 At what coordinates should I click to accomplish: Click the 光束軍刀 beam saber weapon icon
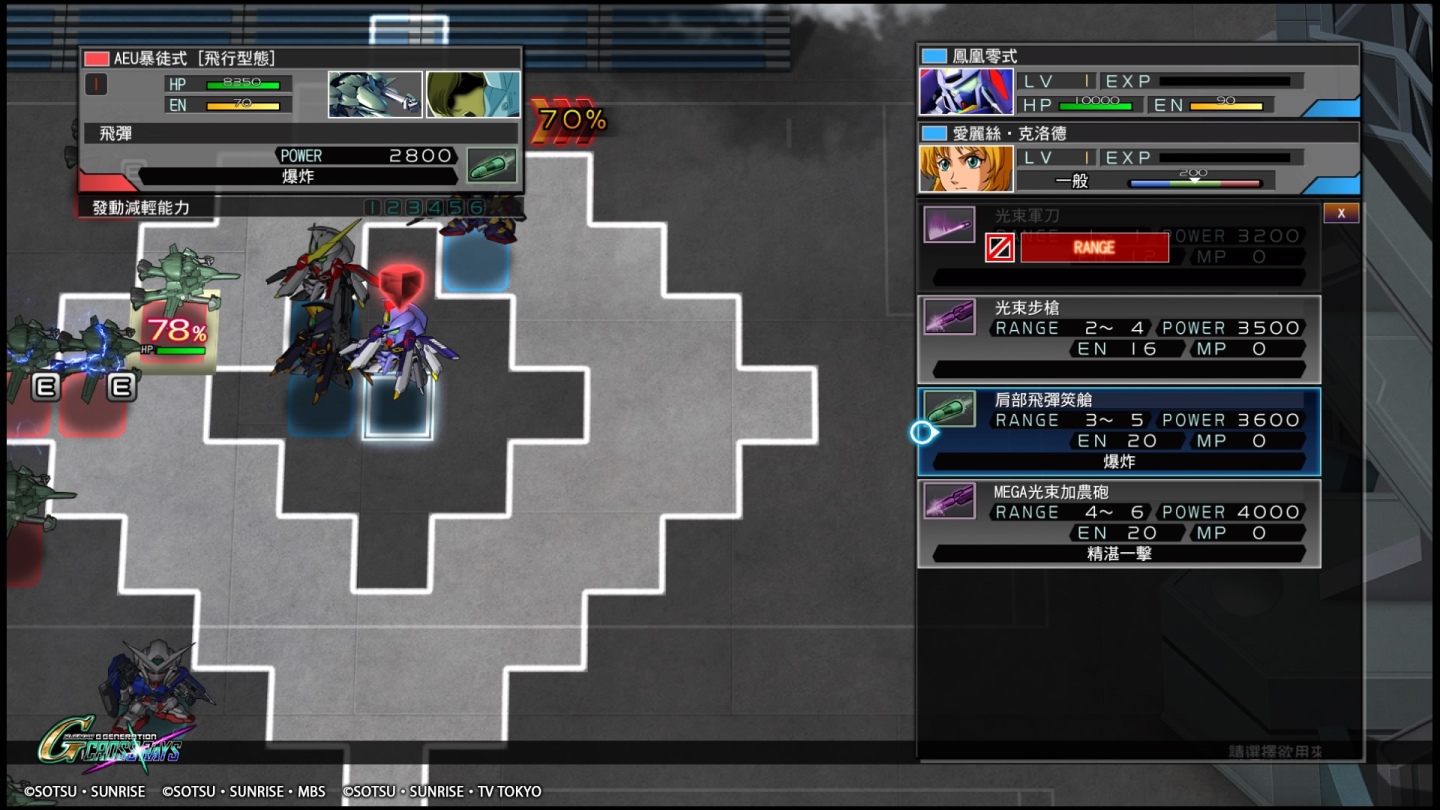pos(950,226)
